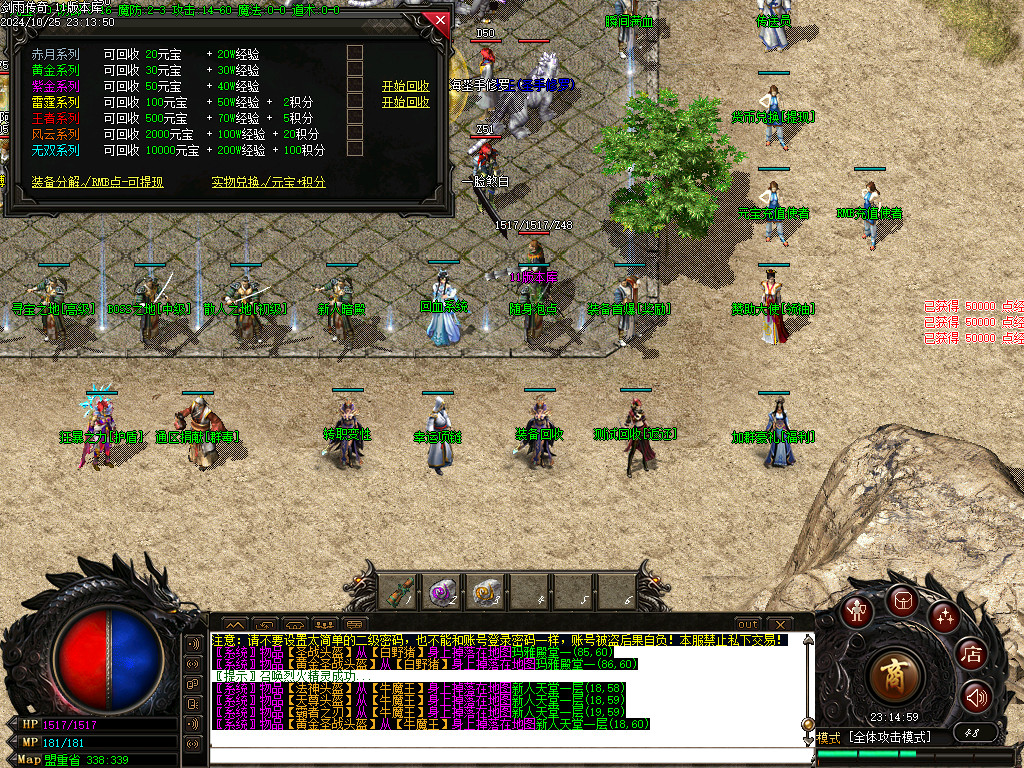Toggle the sound speaker icon

click(x=976, y=697)
